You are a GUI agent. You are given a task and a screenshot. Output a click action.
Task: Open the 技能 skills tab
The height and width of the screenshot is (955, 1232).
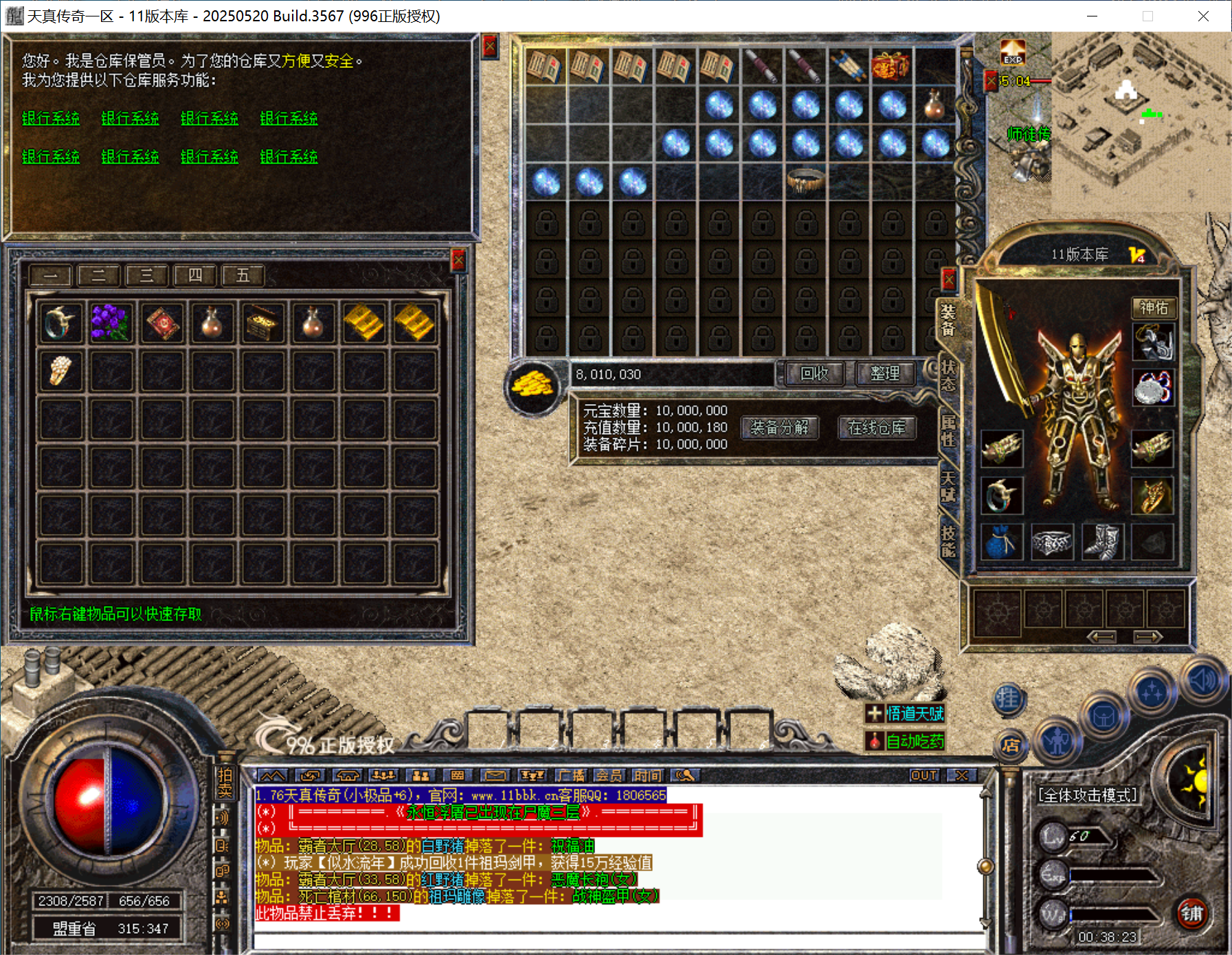tap(948, 541)
